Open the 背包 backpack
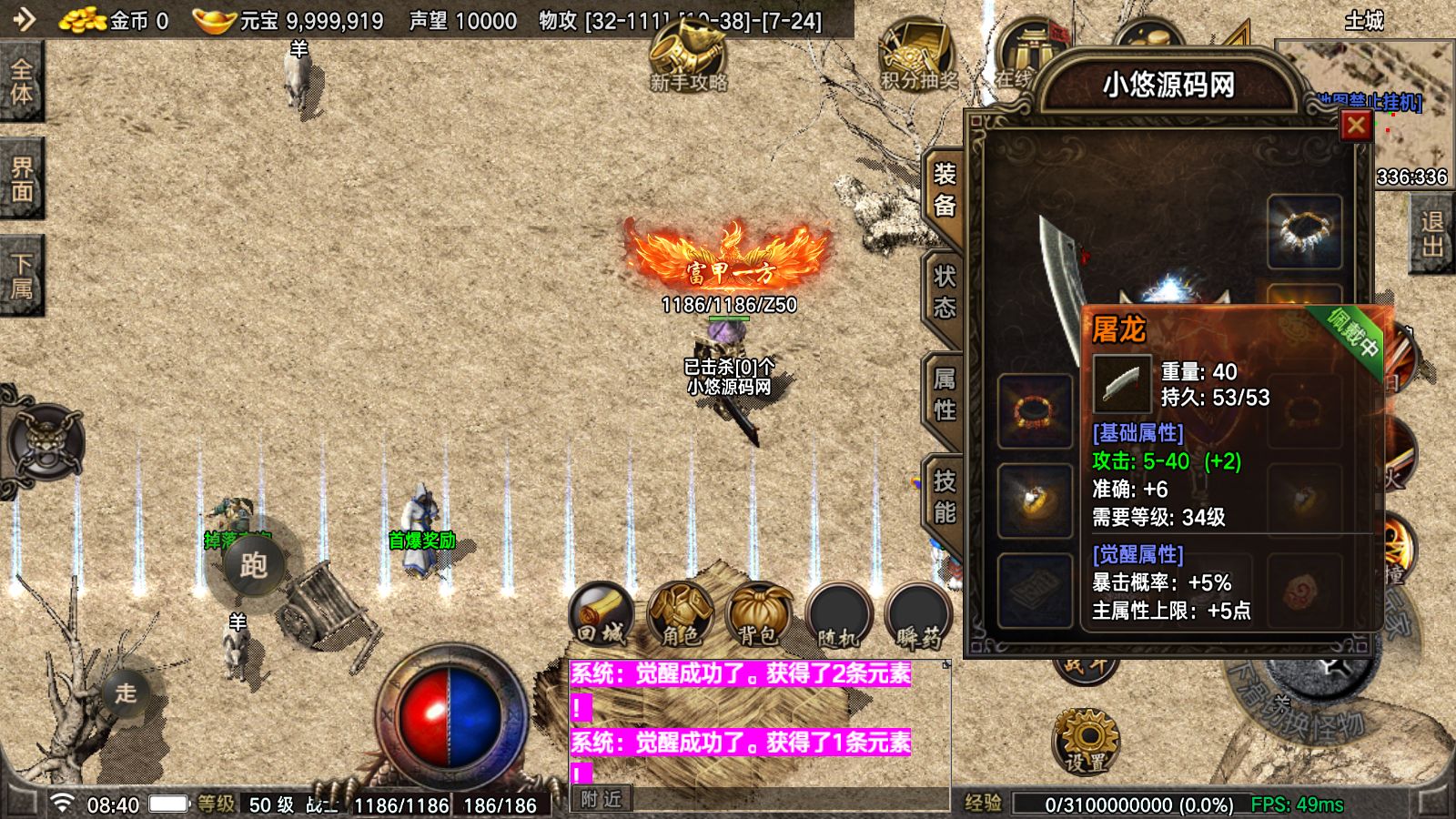This screenshot has width=1456, height=819. [x=758, y=615]
